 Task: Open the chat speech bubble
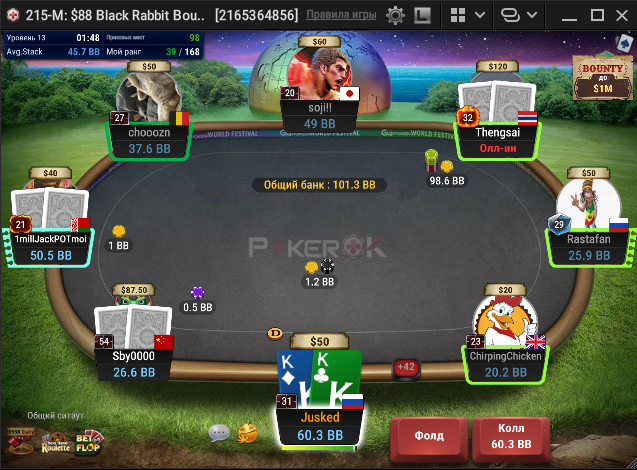pos(219,433)
